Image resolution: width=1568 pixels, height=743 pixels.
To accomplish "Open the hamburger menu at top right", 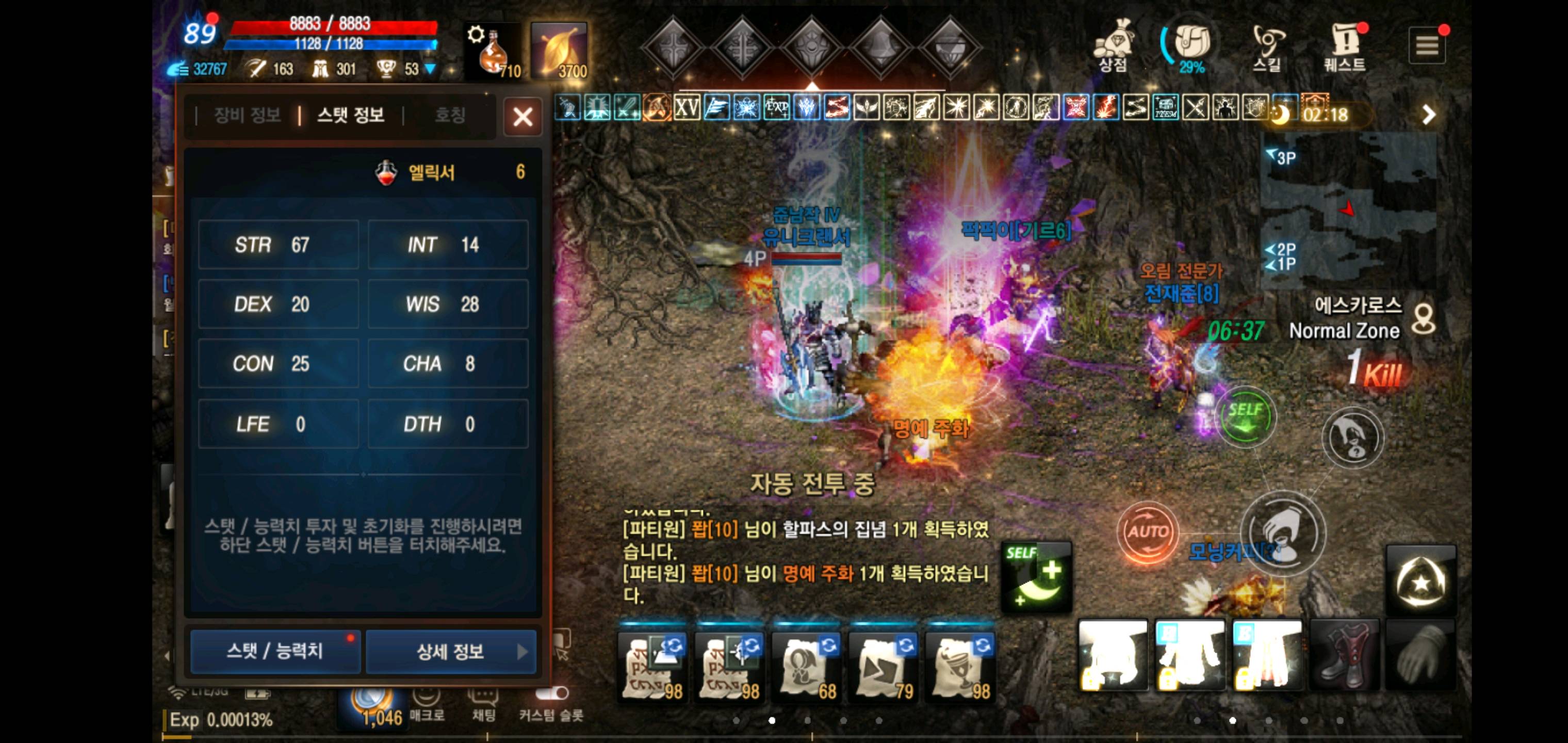I will (x=1427, y=44).
